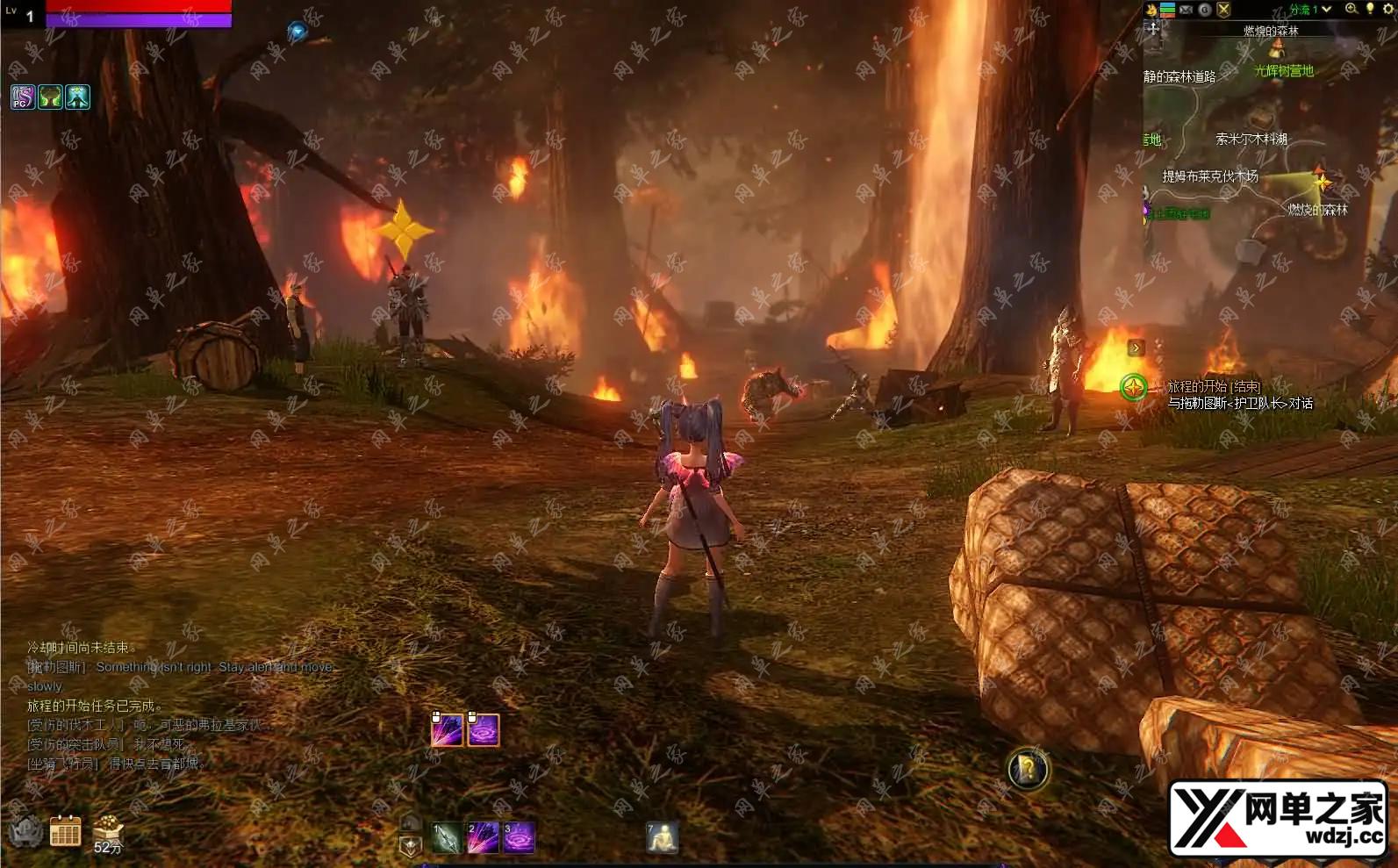
Task: Click the lightbulb tips icon
Action: click(1370, 9)
